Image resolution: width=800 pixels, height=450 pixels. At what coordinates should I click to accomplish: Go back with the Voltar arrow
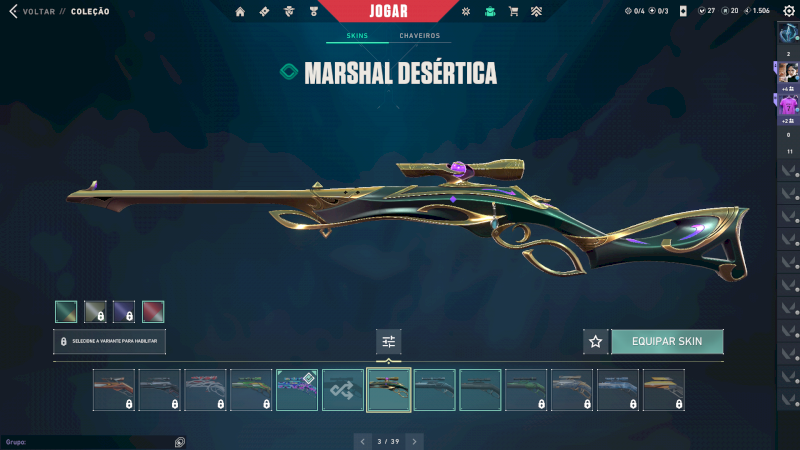point(13,11)
